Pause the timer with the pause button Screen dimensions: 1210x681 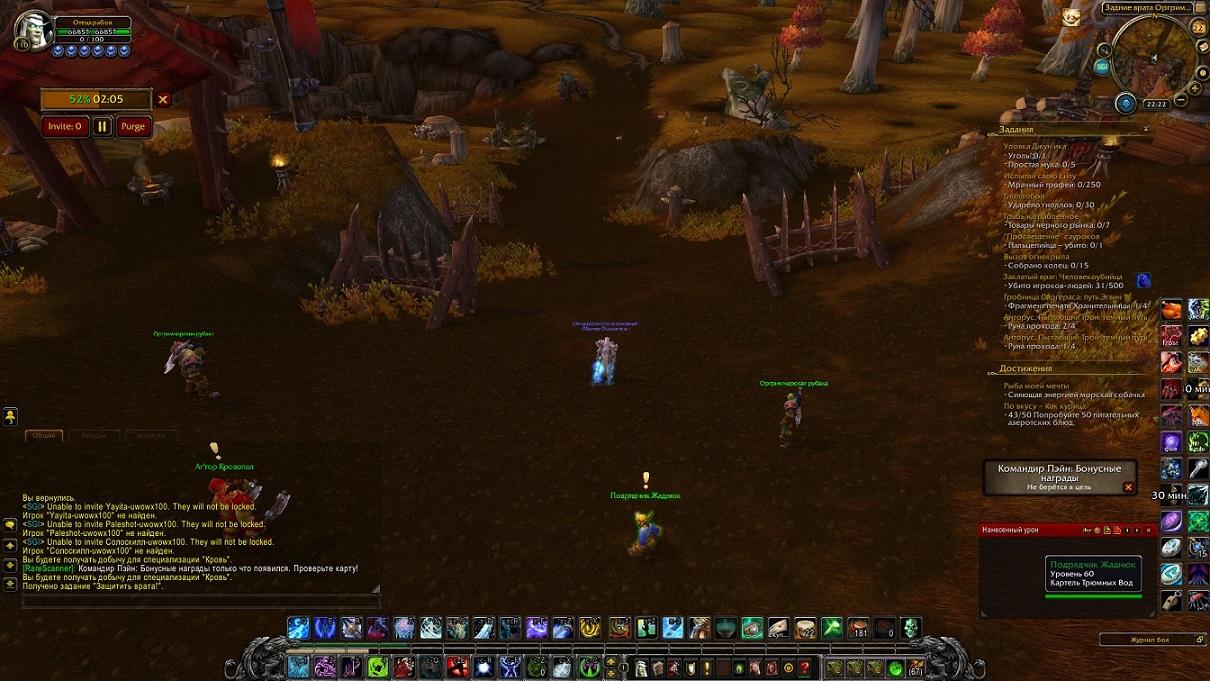pos(102,126)
